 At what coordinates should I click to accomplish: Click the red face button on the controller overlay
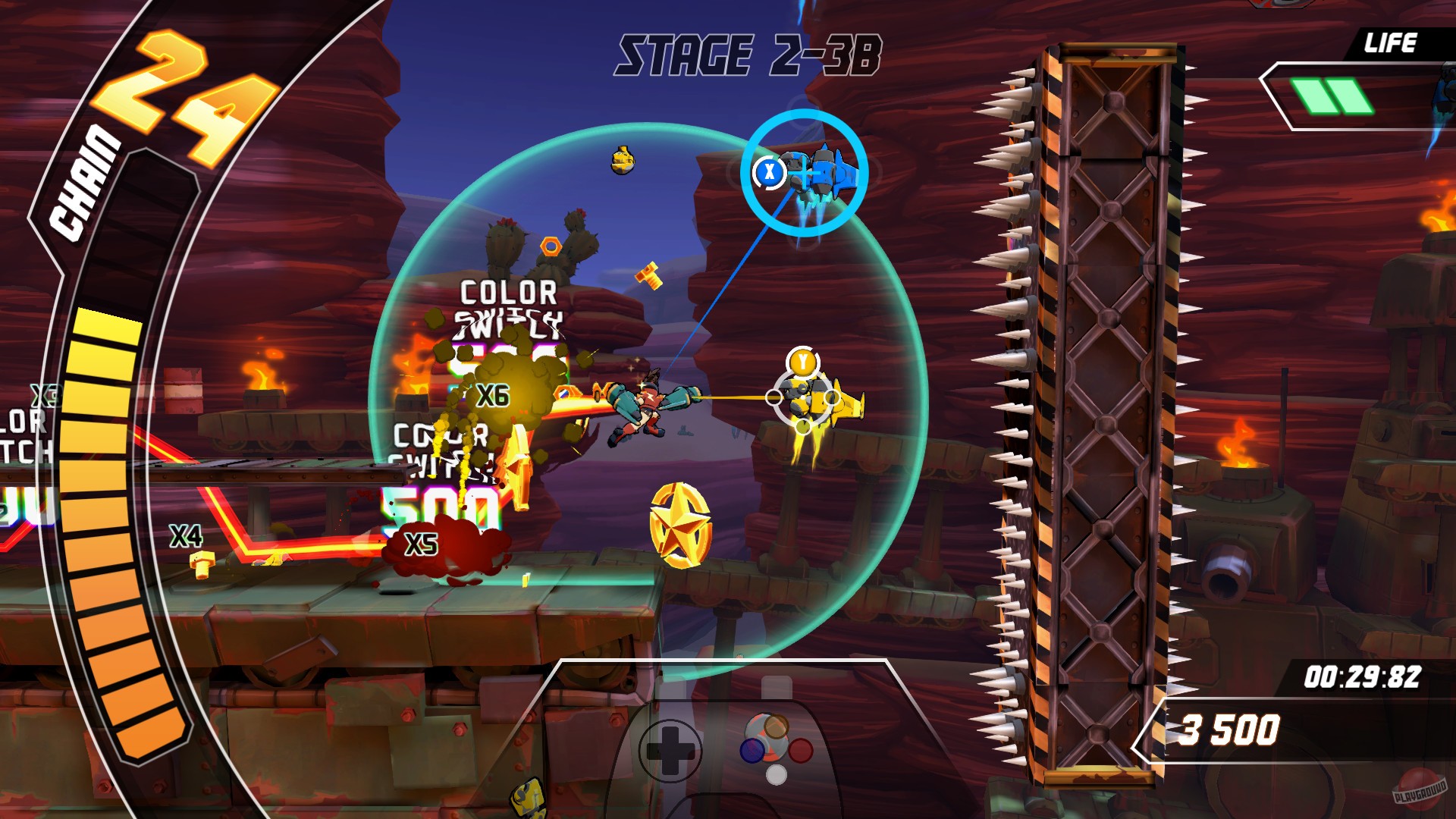coord(800,751)
